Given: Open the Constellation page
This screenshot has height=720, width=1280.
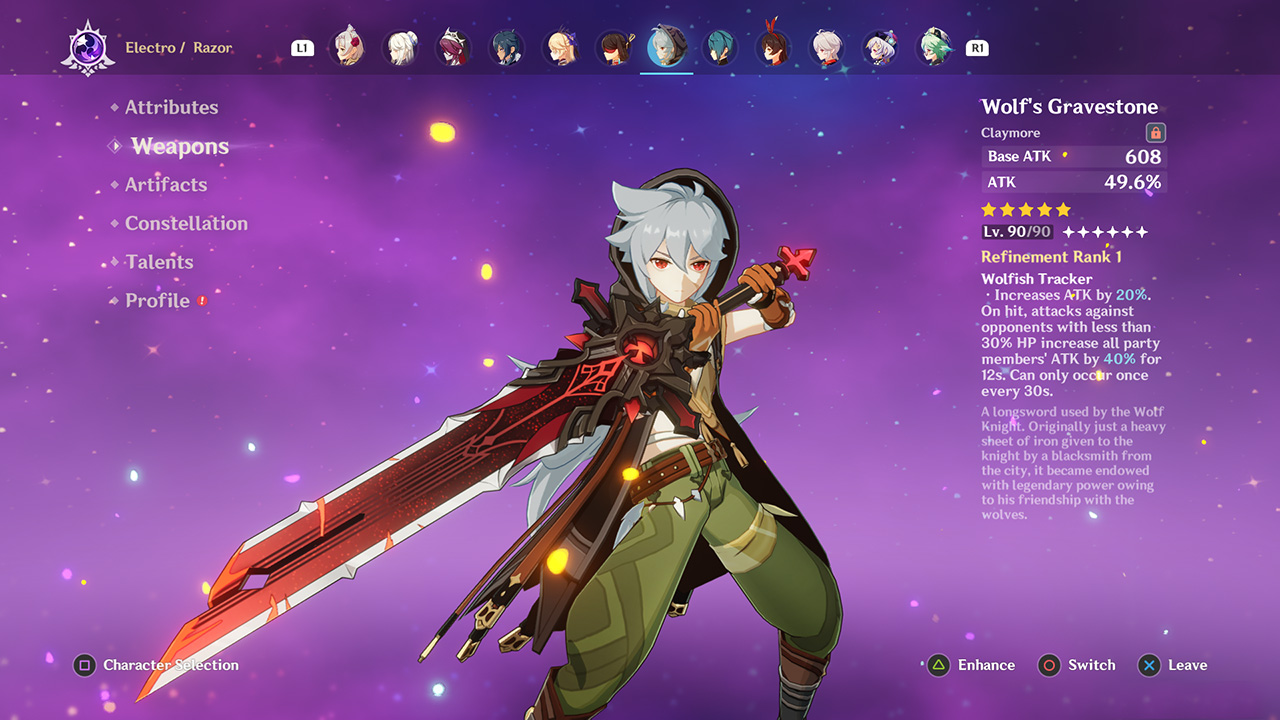Looking at the screenshot, I should pos(186,223).
